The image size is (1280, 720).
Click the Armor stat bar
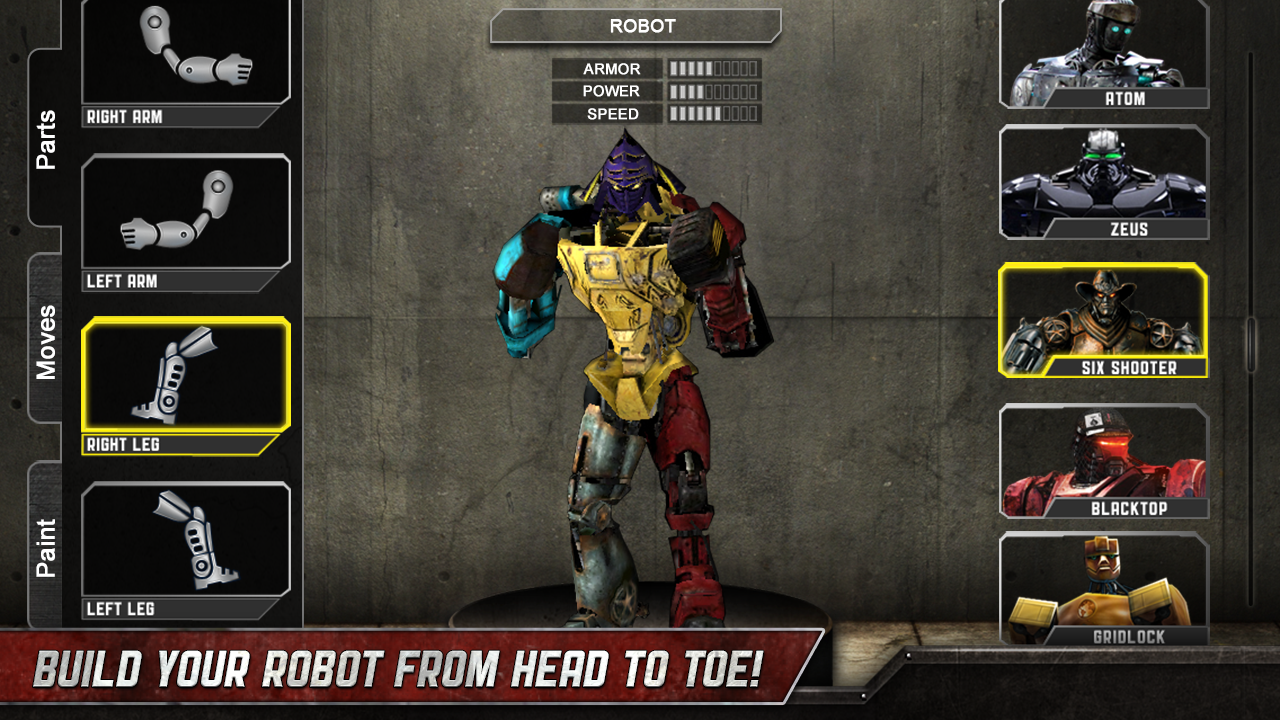point(713,68)
